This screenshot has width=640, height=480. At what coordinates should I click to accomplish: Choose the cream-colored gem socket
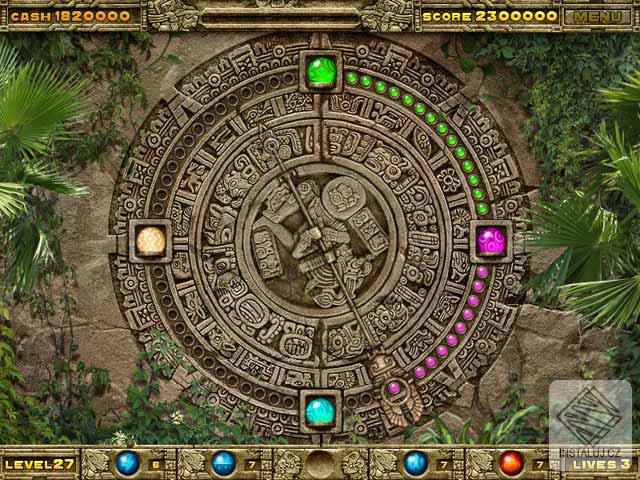(x=151, y=241)
